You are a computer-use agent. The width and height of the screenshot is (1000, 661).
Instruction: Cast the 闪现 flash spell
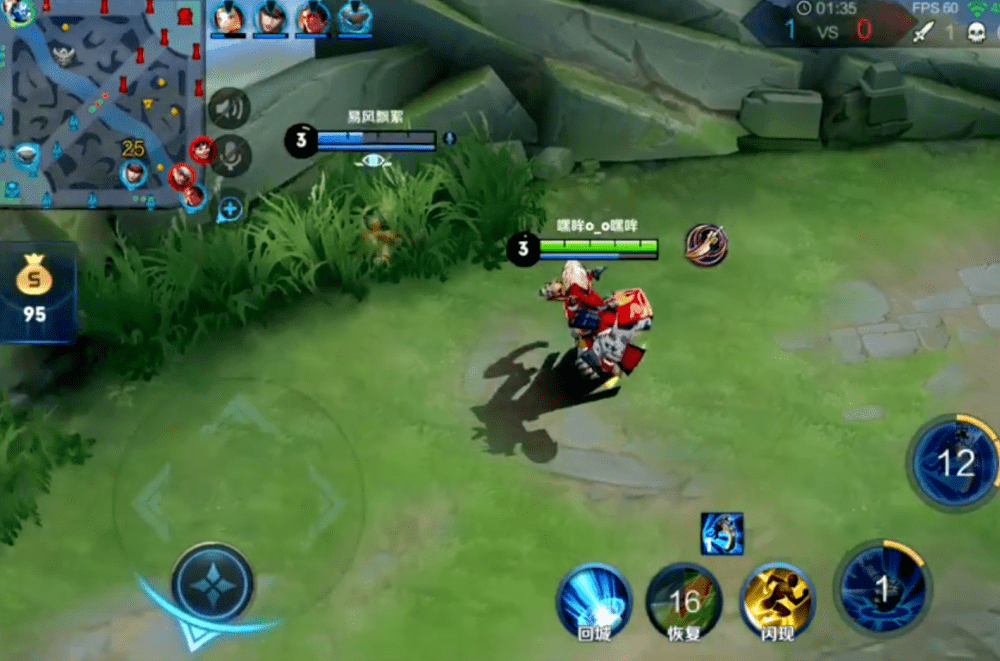tap(777, 600)
